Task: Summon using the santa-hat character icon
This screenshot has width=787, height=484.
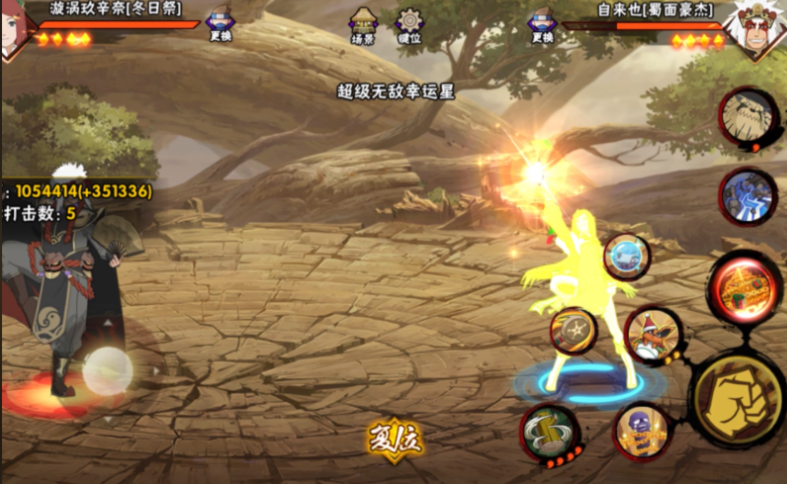Action: click(x=652, y=333)
